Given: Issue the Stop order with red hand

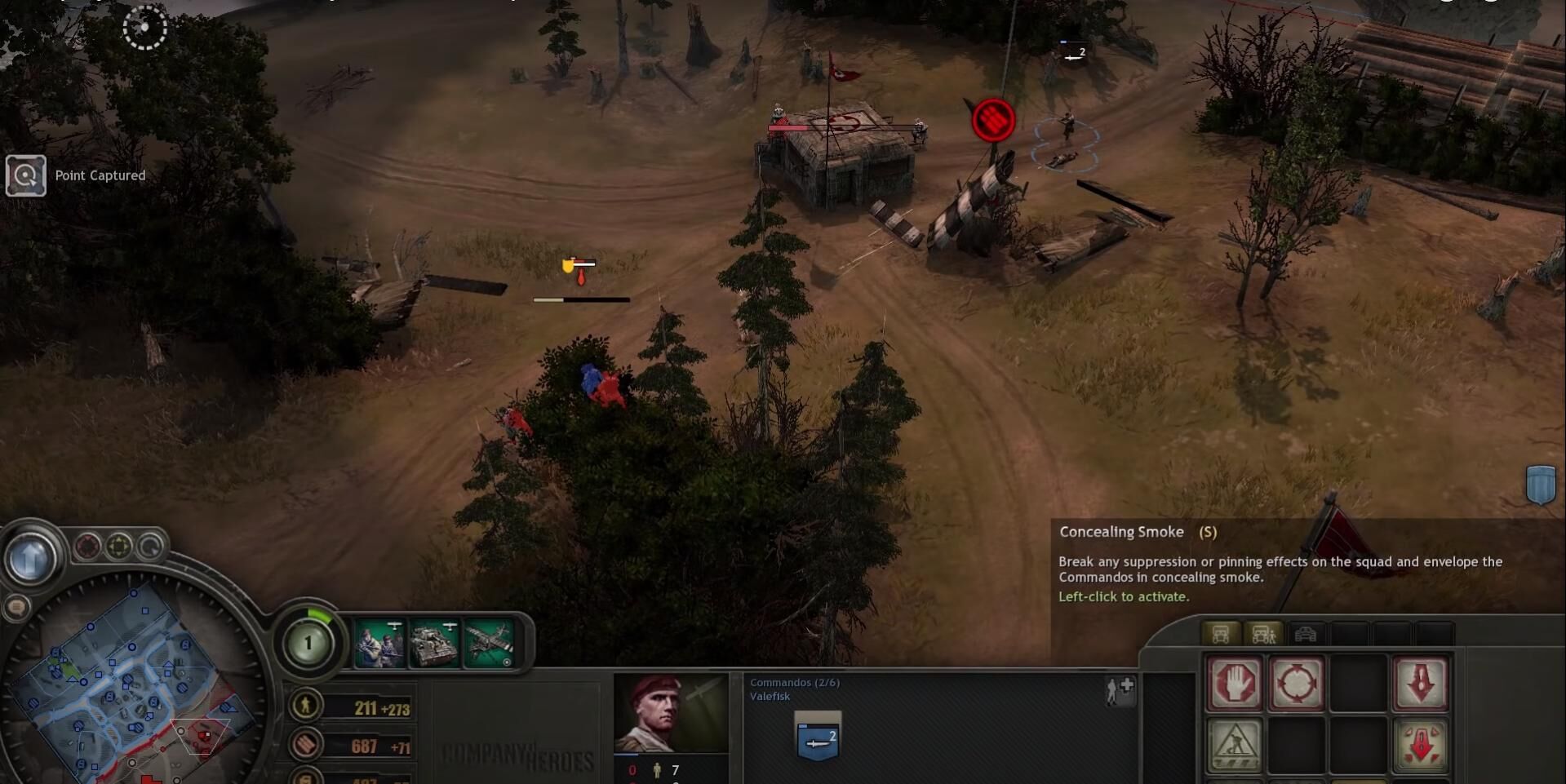Looking at the screenshot, I should [1235, 683].
